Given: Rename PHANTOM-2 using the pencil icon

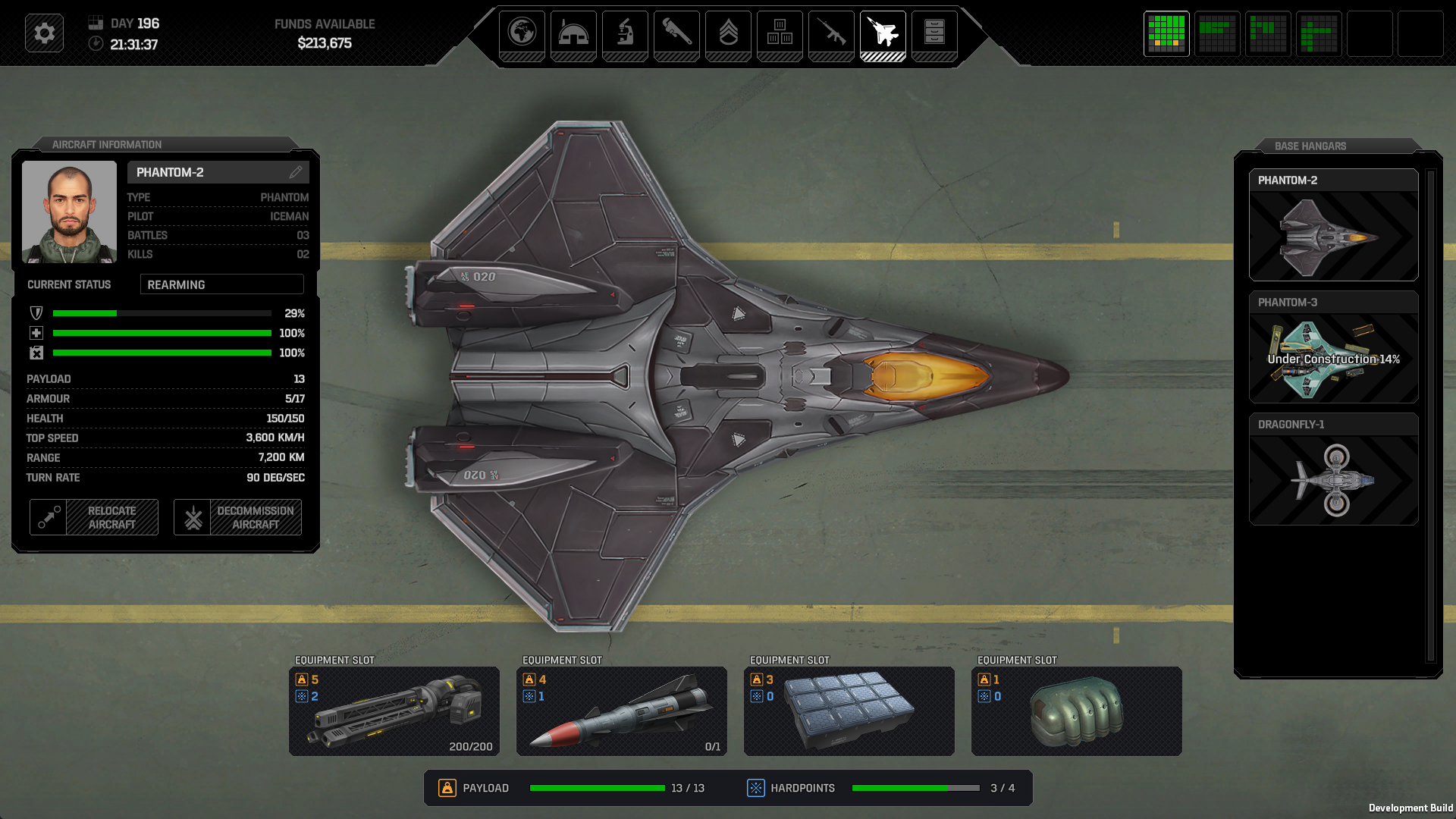Looking at the screenshot, I should [x=297, y=172].
